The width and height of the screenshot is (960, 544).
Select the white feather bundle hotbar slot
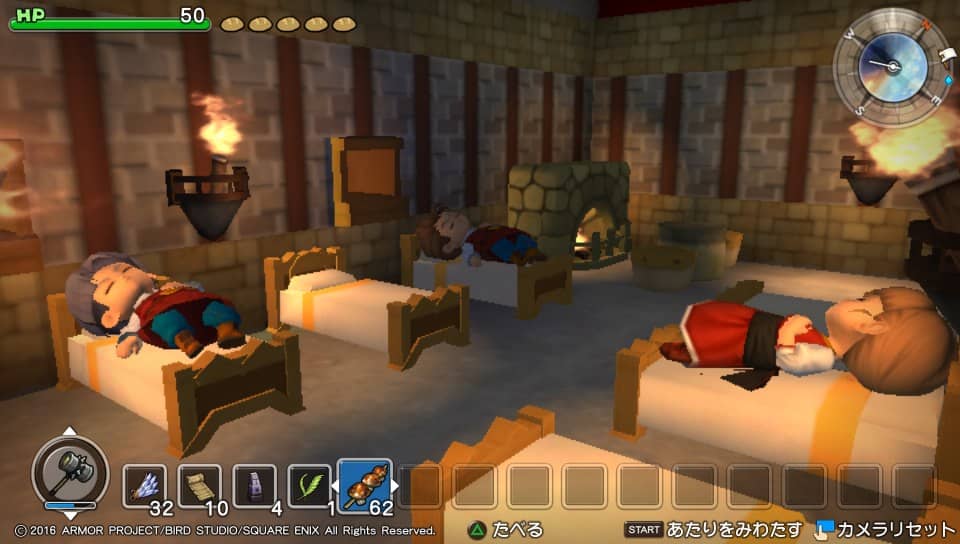coord(145,486)
